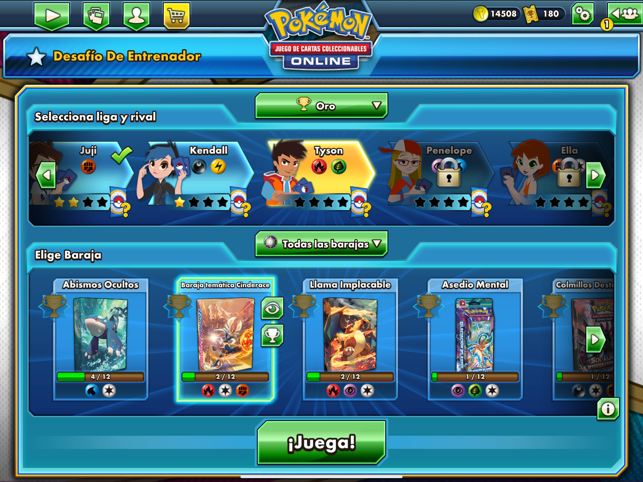Click the green play arrow toolbar button
Viewport: 643px width, 482px height.
(x=52, y=16)
